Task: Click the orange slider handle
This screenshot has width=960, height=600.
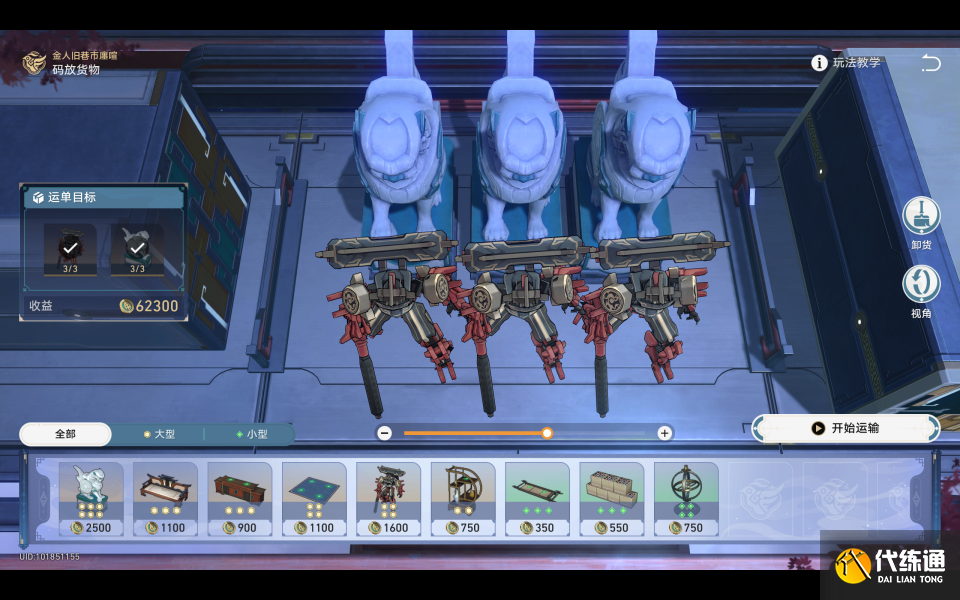Action: coord(547,433)
